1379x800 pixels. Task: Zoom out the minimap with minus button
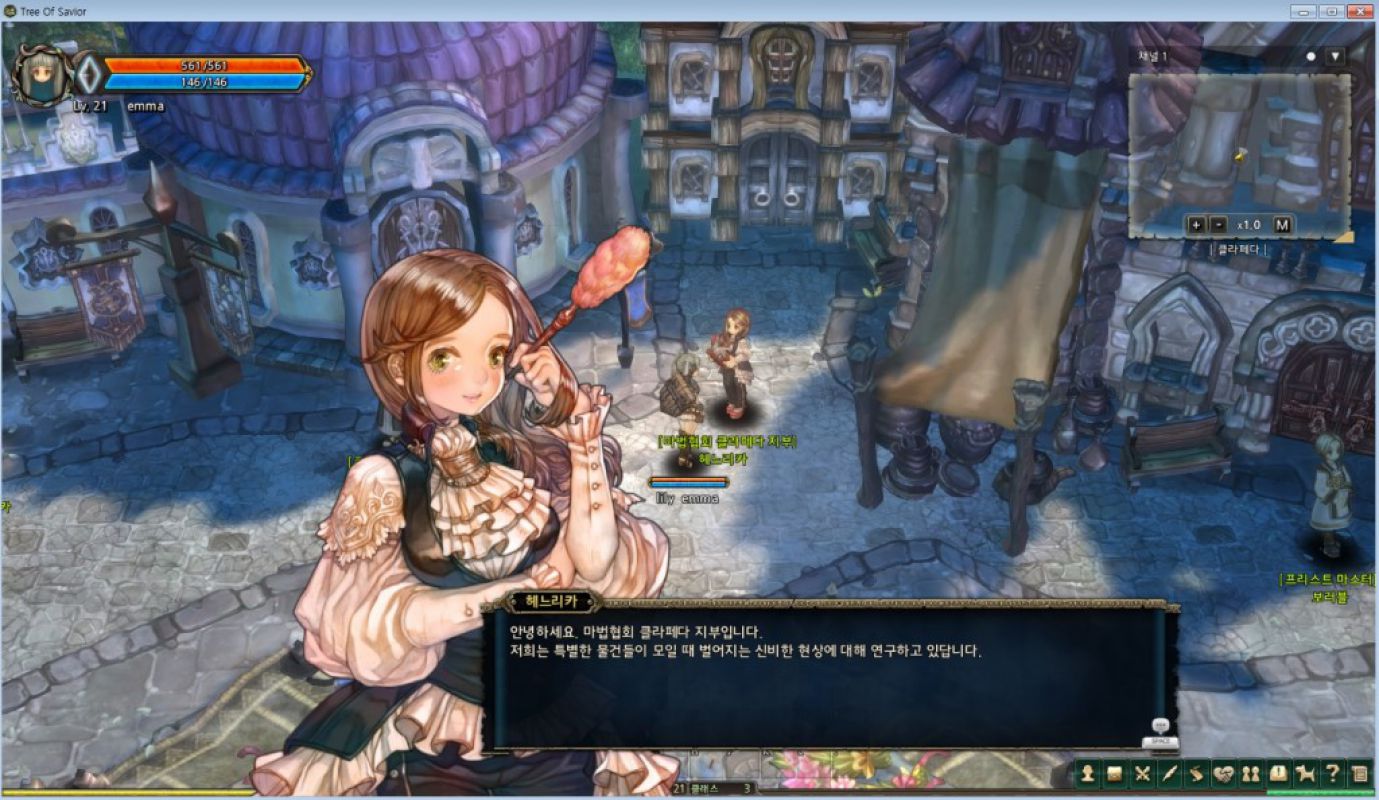(1217, 225)
